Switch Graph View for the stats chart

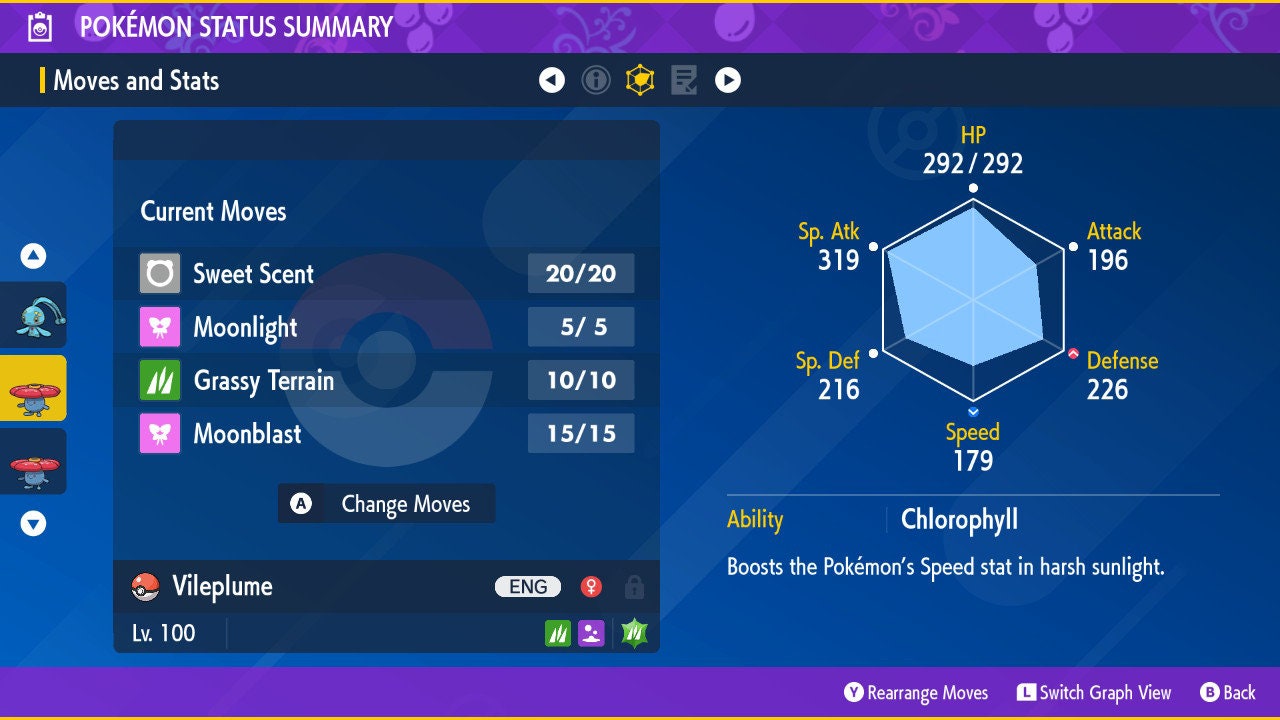click(x=1094, y=692)
